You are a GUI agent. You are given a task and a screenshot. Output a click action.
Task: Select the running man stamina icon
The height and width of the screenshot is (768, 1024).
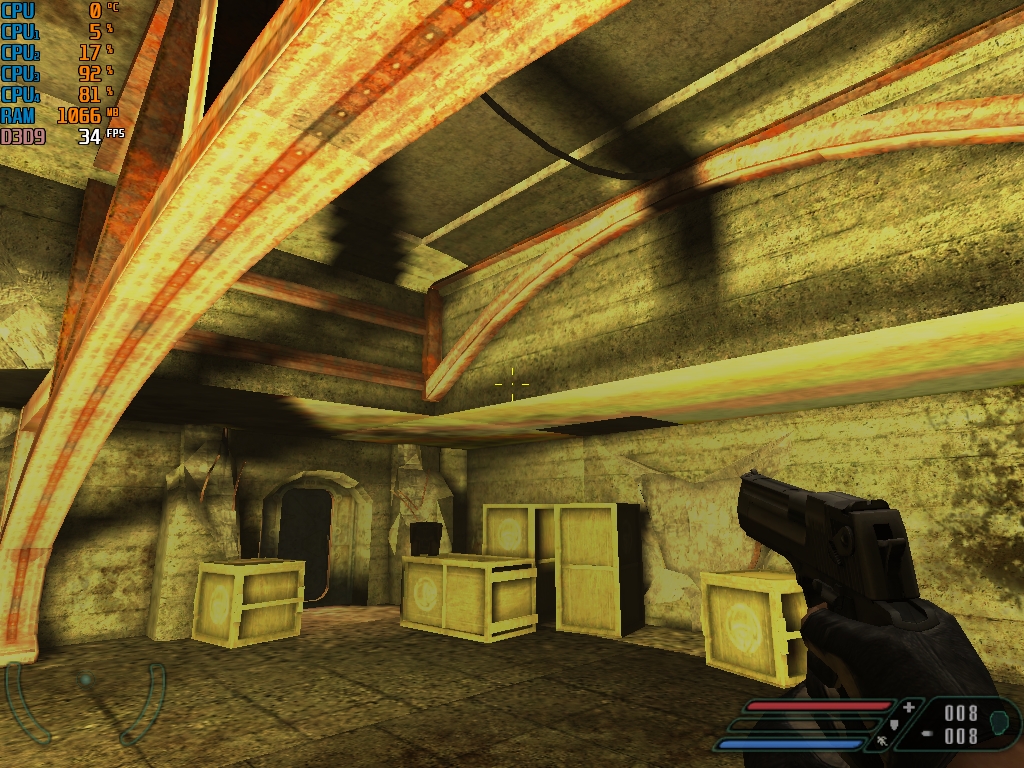882,742
